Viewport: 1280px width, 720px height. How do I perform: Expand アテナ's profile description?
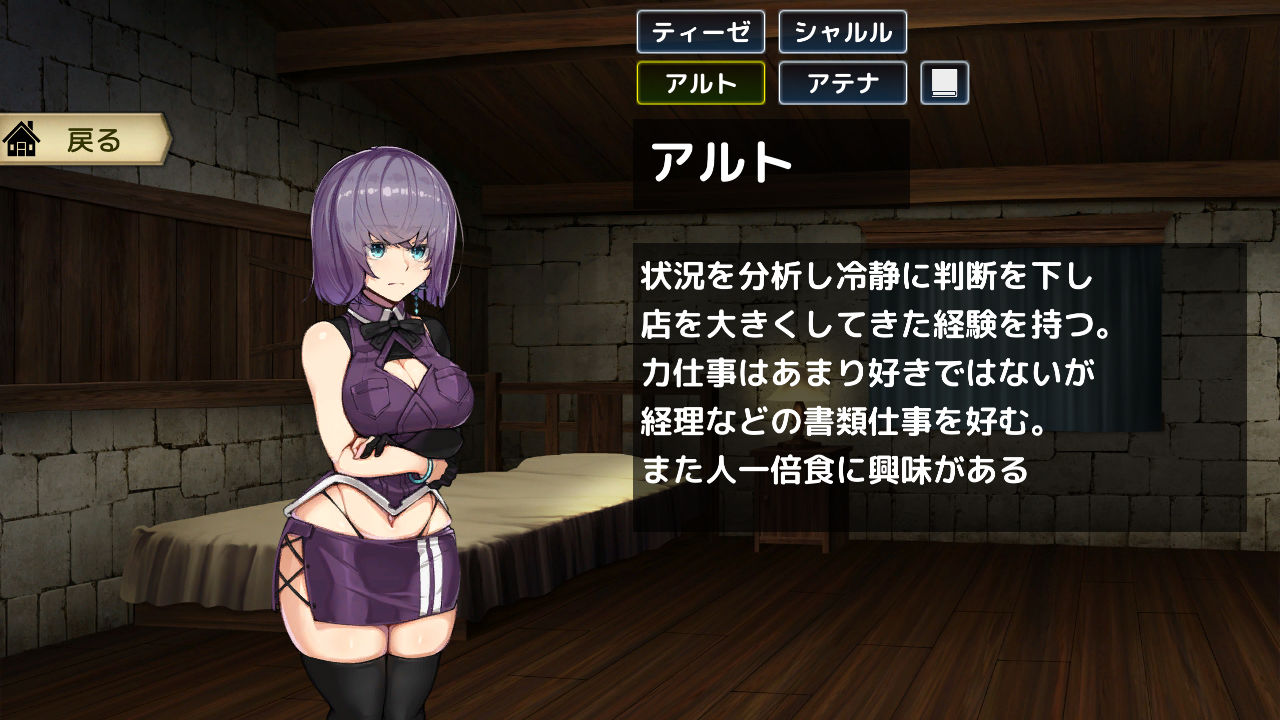[842, 83]
